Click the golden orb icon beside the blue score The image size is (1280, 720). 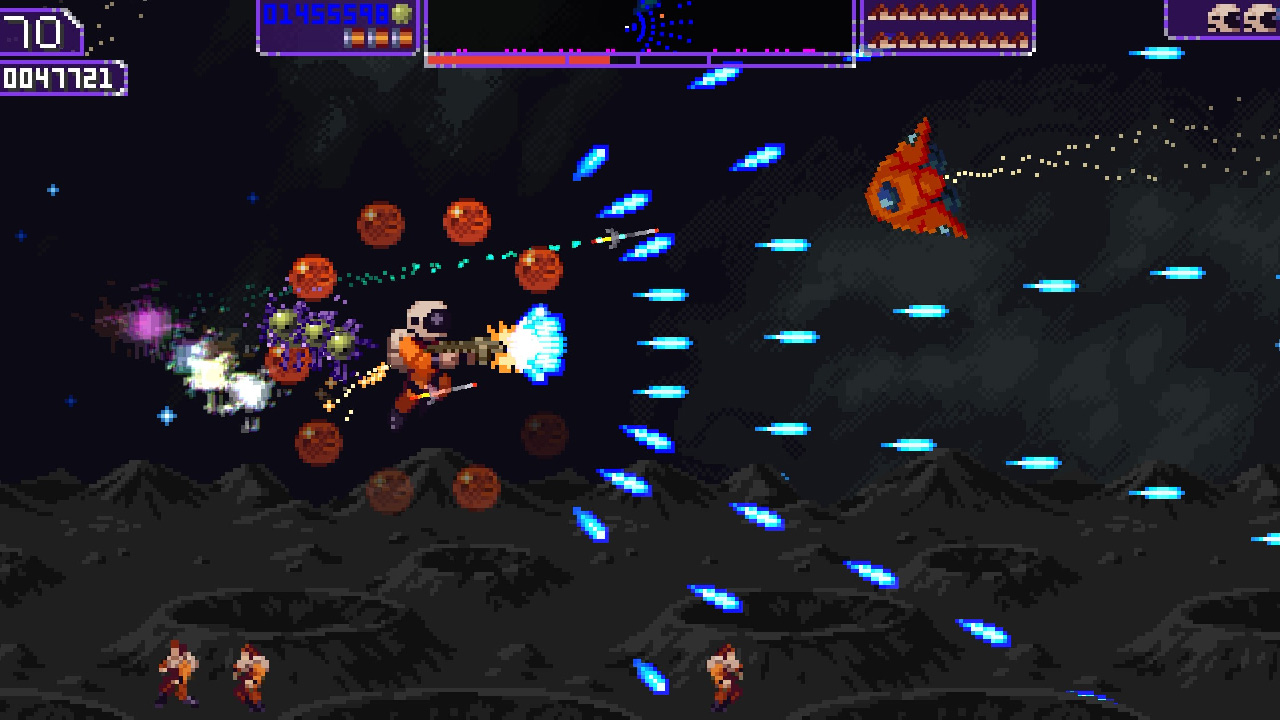click(401, 13)
